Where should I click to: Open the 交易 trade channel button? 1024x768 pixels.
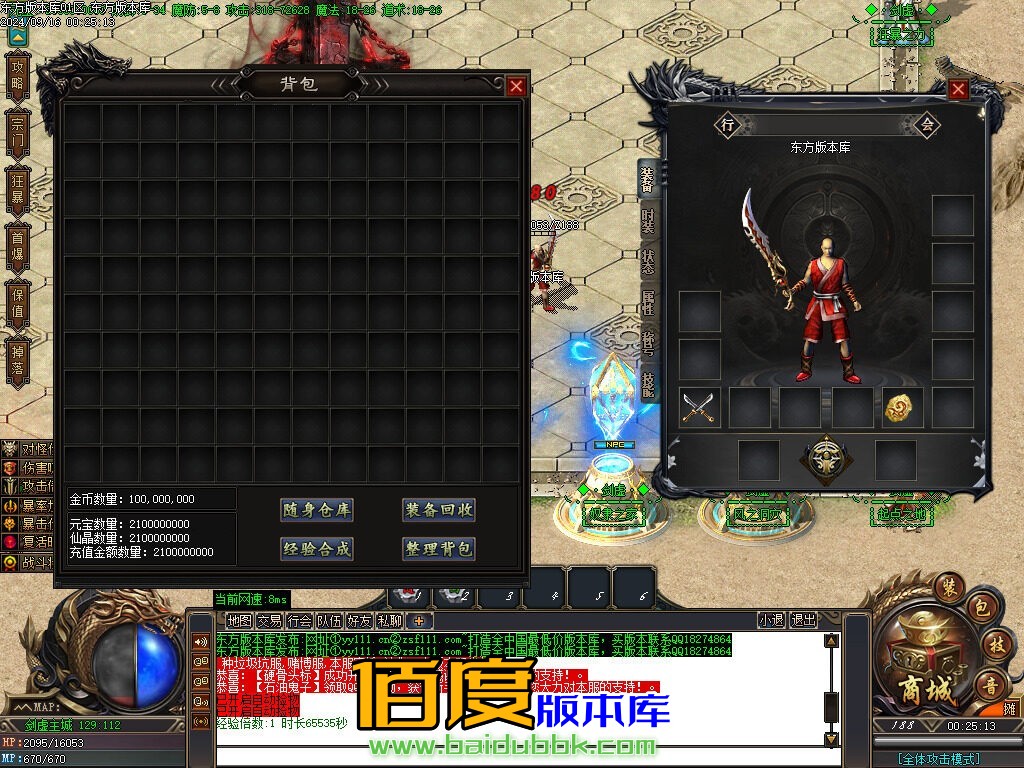pos(269,621)
